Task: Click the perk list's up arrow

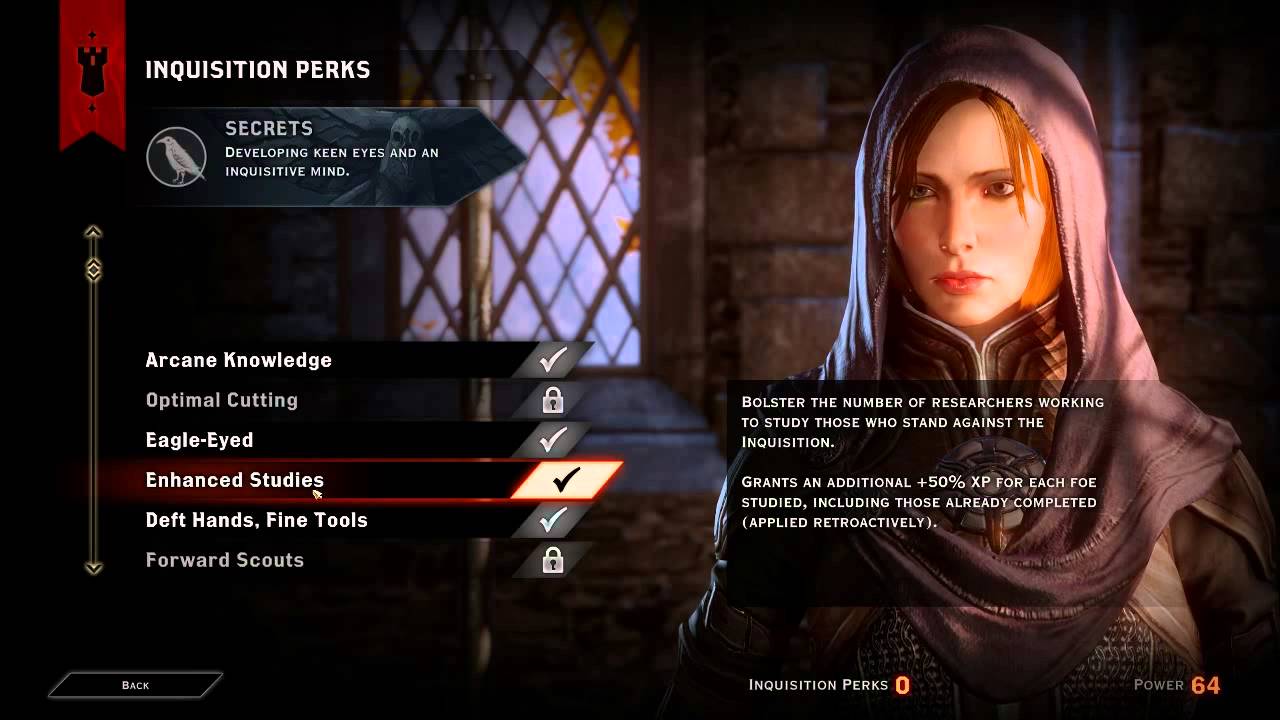Action: point(93,233)
